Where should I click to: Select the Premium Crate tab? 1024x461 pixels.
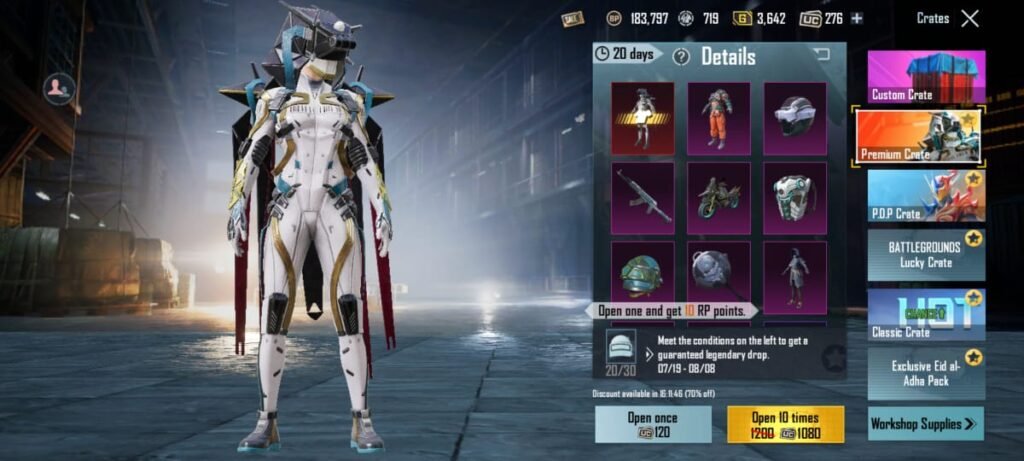(x=918, y=135)
